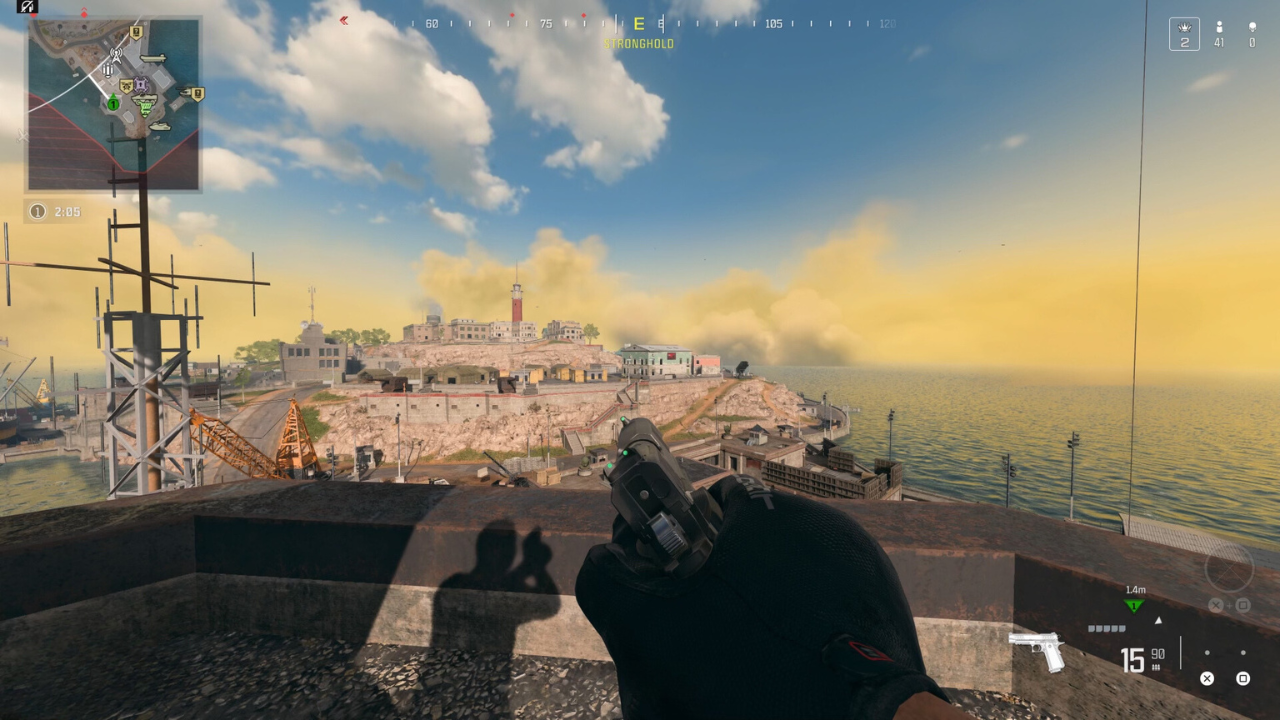The height and width of the screenshot is (720, 1280).
Task: Select the boat icon on the minimap
Action: coord(152,59)
